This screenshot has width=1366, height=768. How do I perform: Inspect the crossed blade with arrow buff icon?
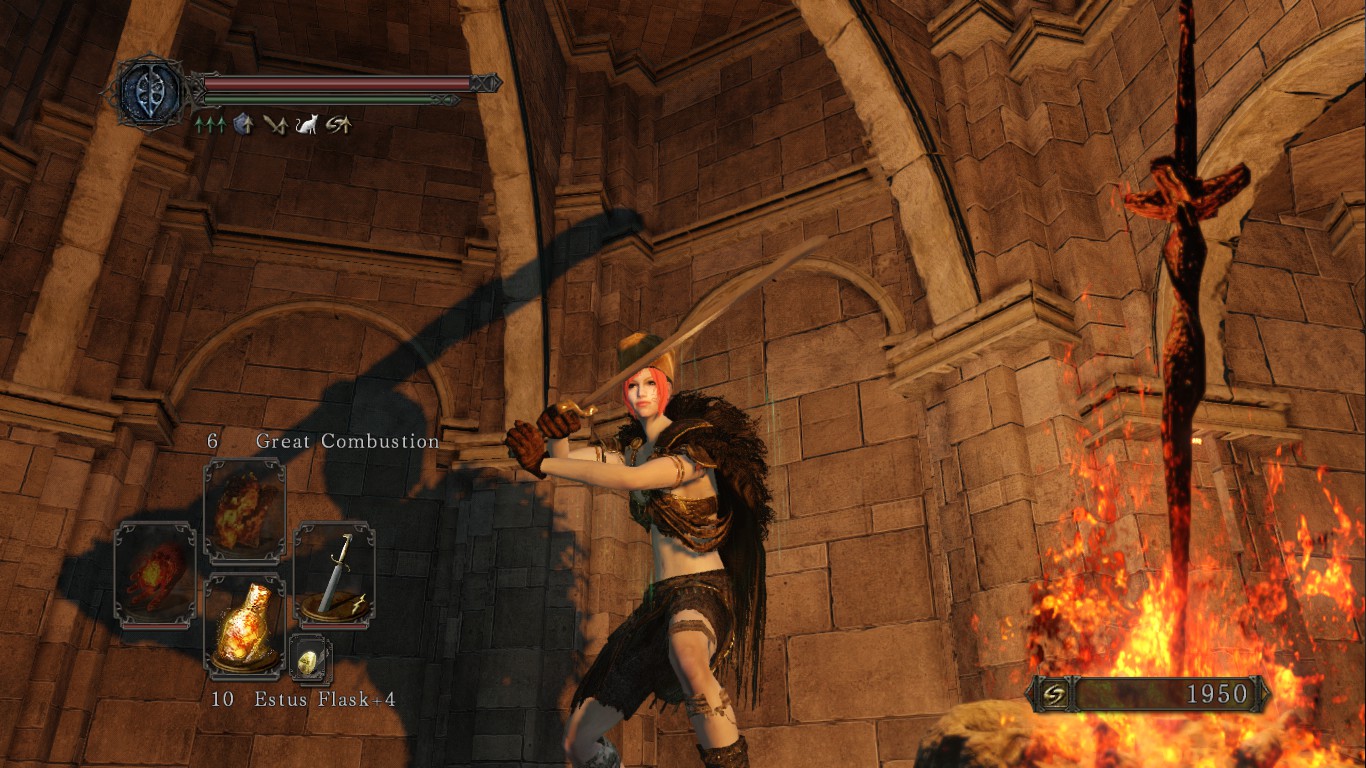[x=274, y=125]
